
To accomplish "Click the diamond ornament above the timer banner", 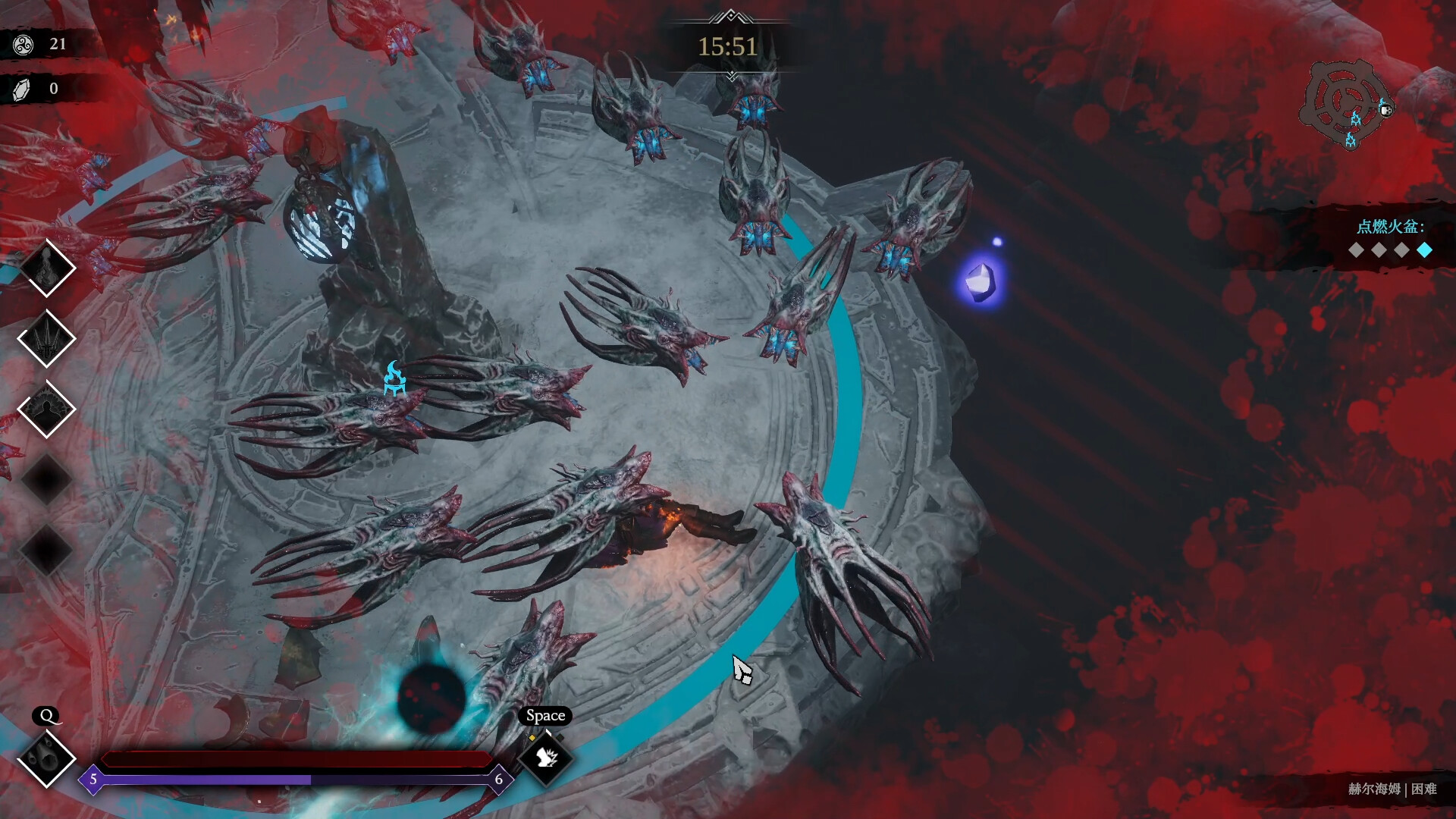I will point(730,14).
